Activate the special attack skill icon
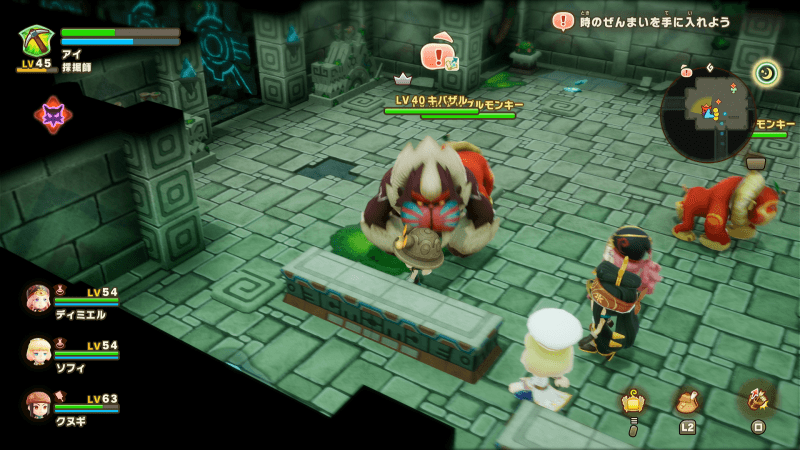 757,399
